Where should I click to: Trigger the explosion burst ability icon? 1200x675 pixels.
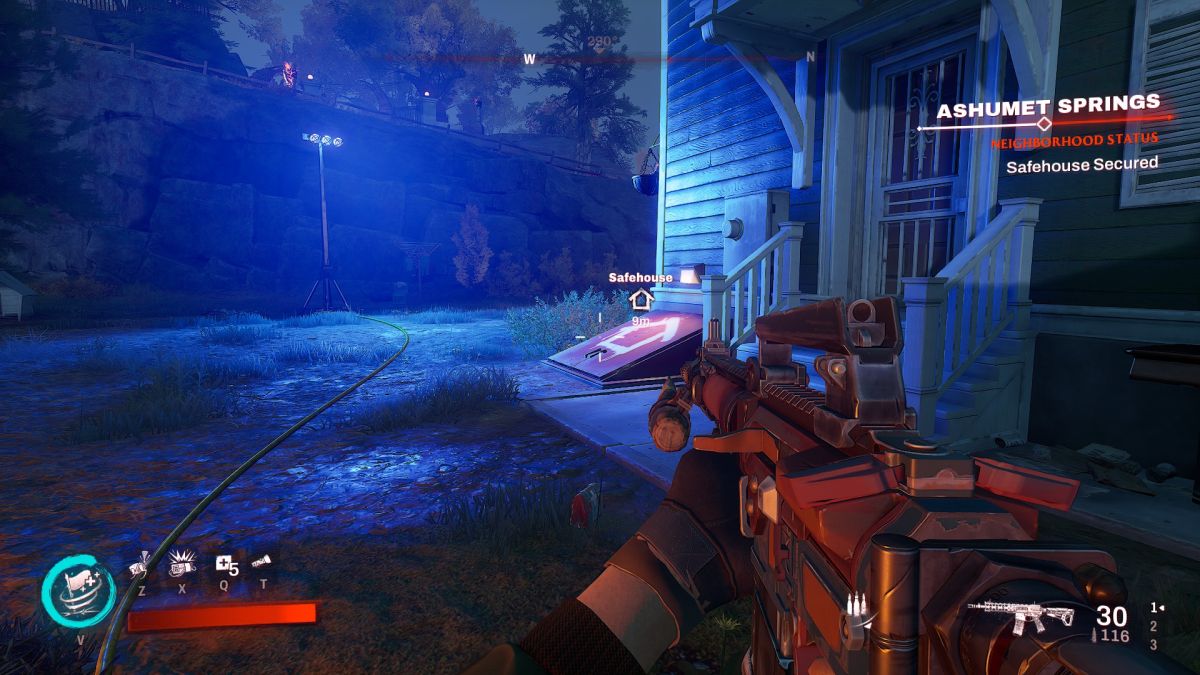tap(181, 565)
